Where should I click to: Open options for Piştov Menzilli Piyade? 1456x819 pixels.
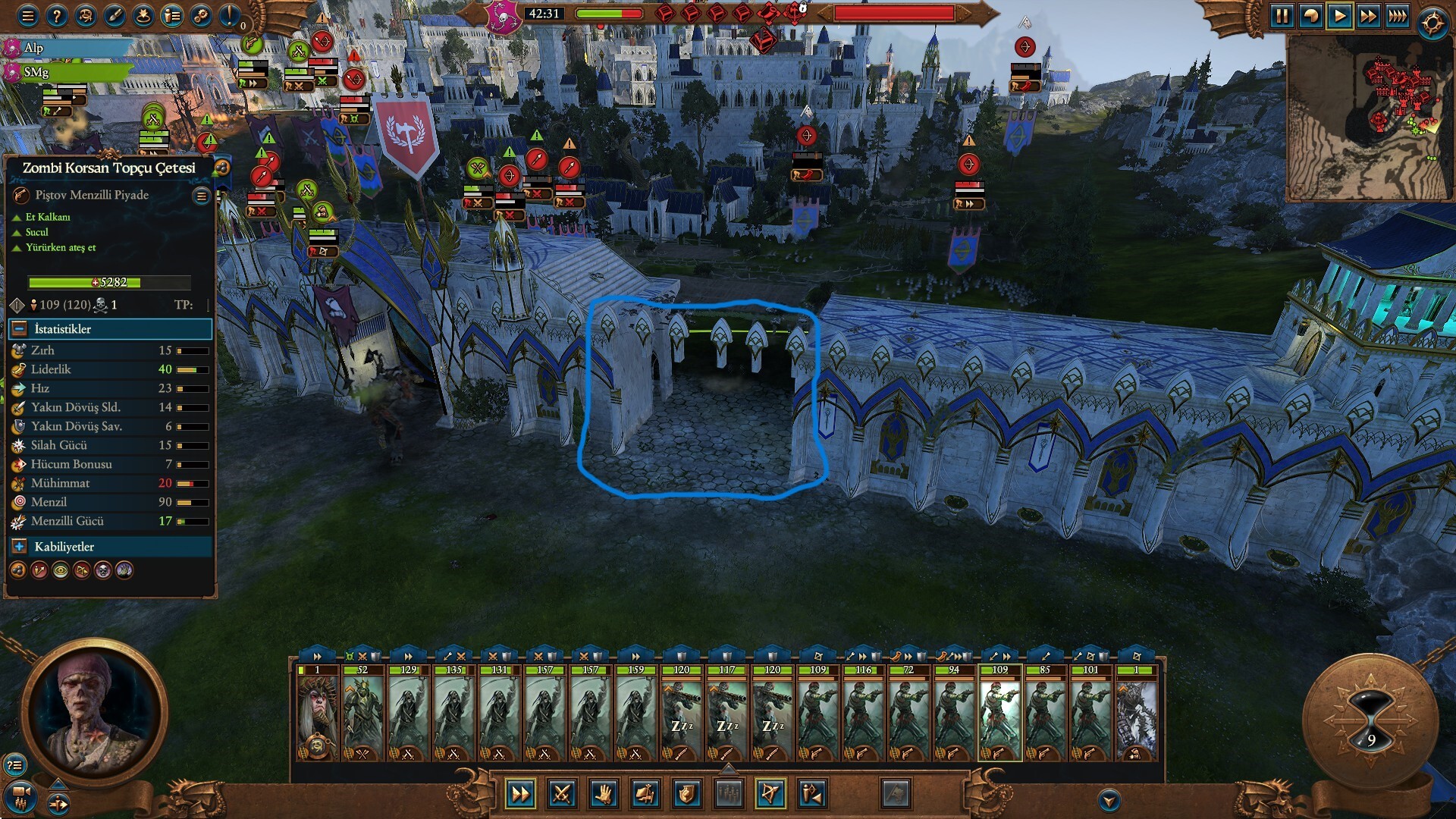click(200, 195)
